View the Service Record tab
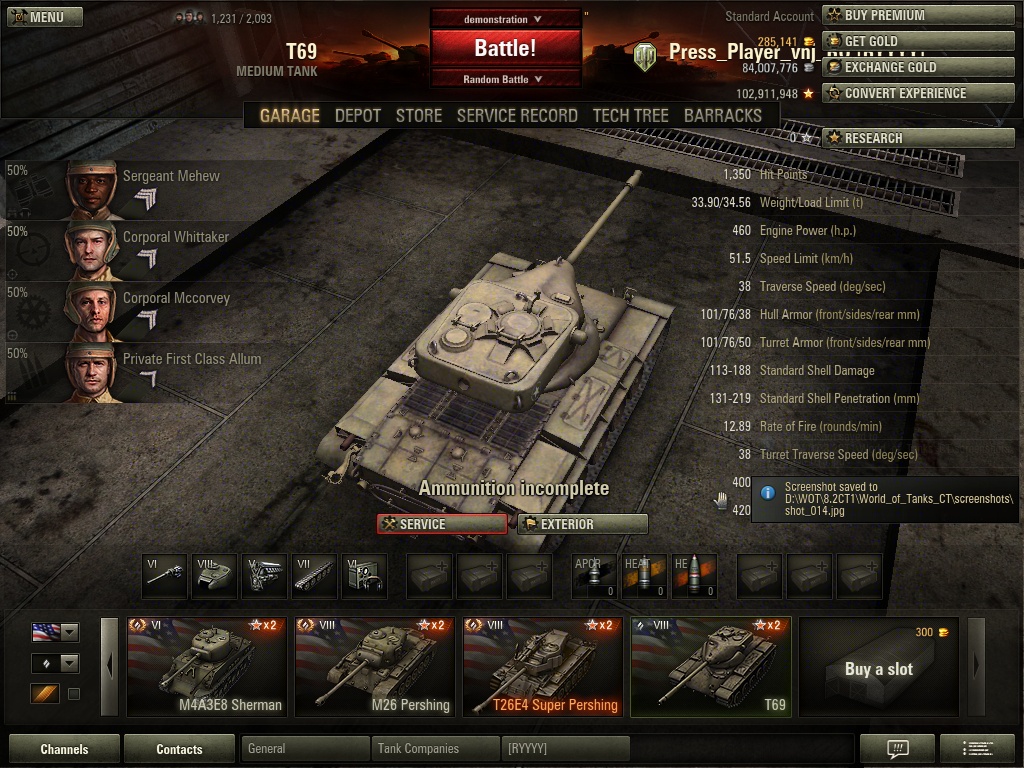Screen dimensions: 1024x768 coord(517,115)
